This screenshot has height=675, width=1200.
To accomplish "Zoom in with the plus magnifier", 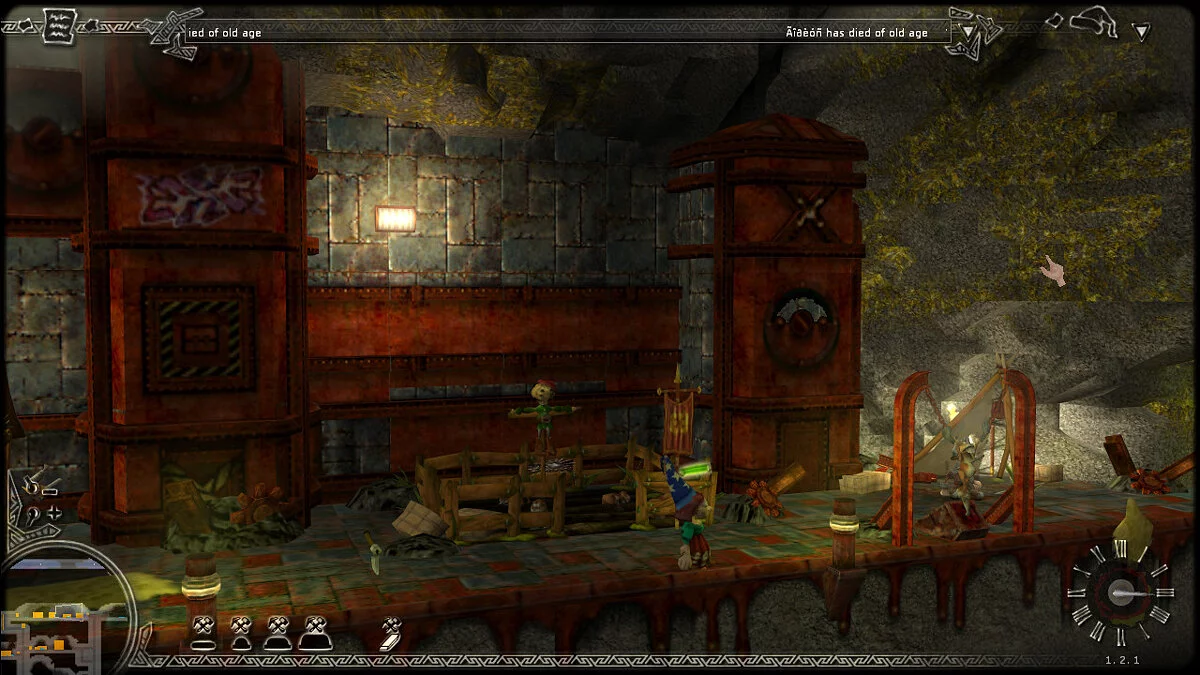I will coord(38,513).
